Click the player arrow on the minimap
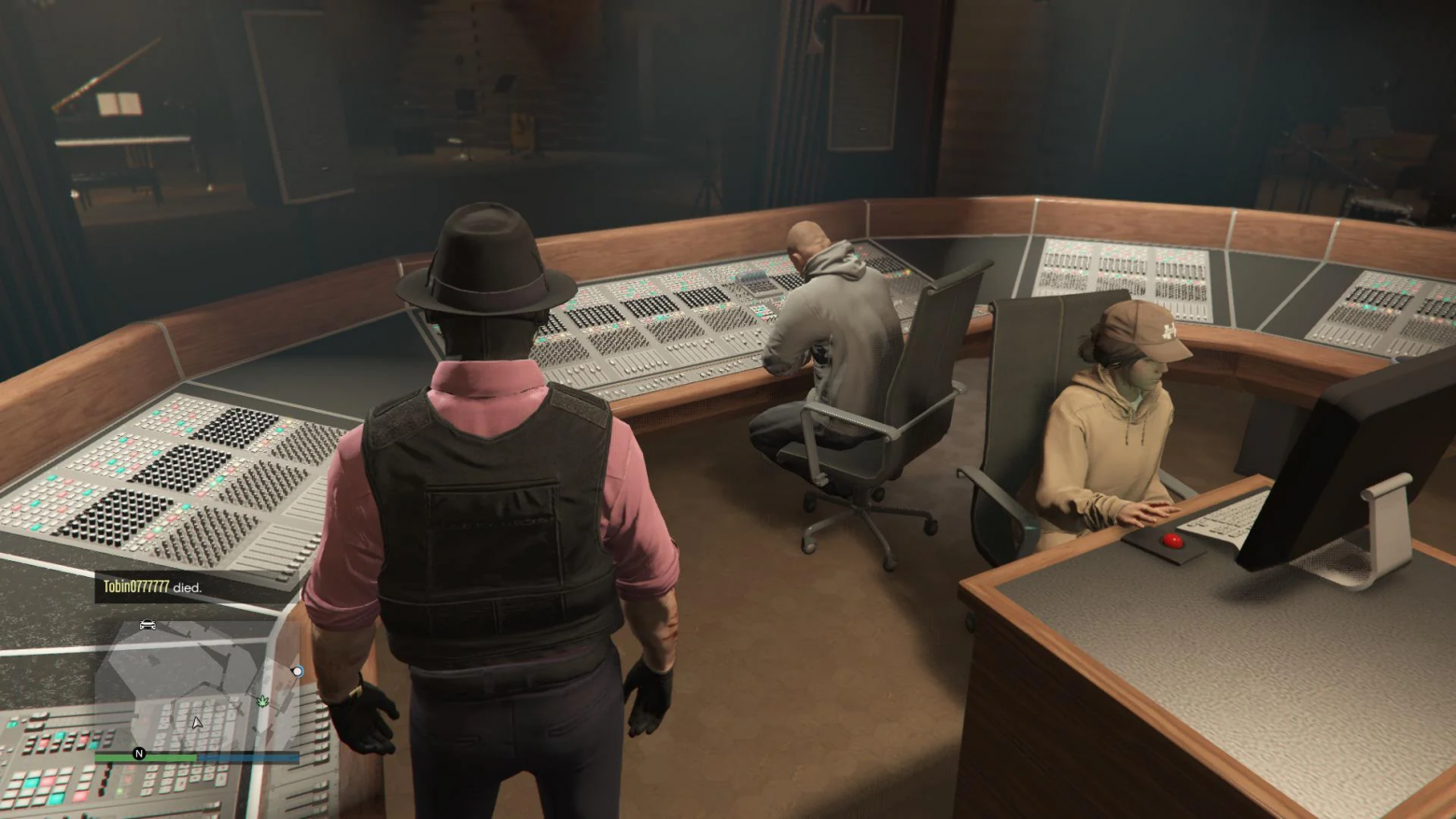1456x819 pixels. tap(196, 722)
